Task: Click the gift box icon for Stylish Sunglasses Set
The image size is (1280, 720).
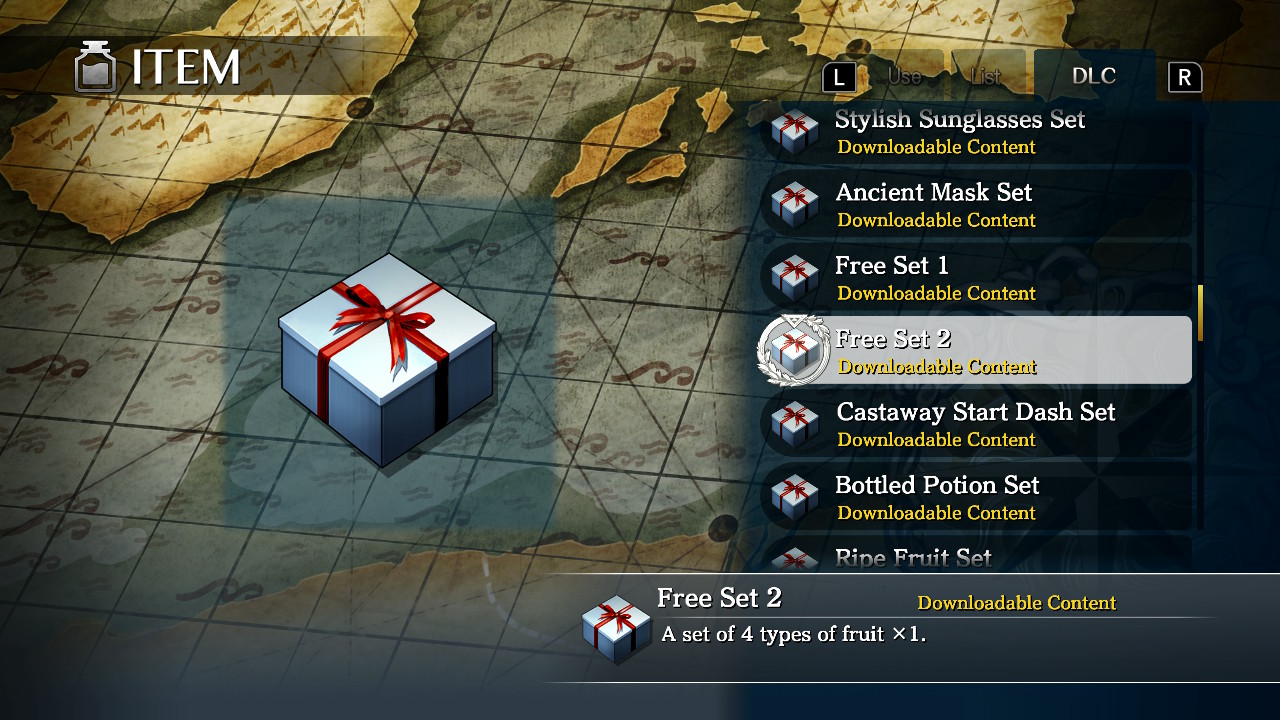Action: pos(793,131)
